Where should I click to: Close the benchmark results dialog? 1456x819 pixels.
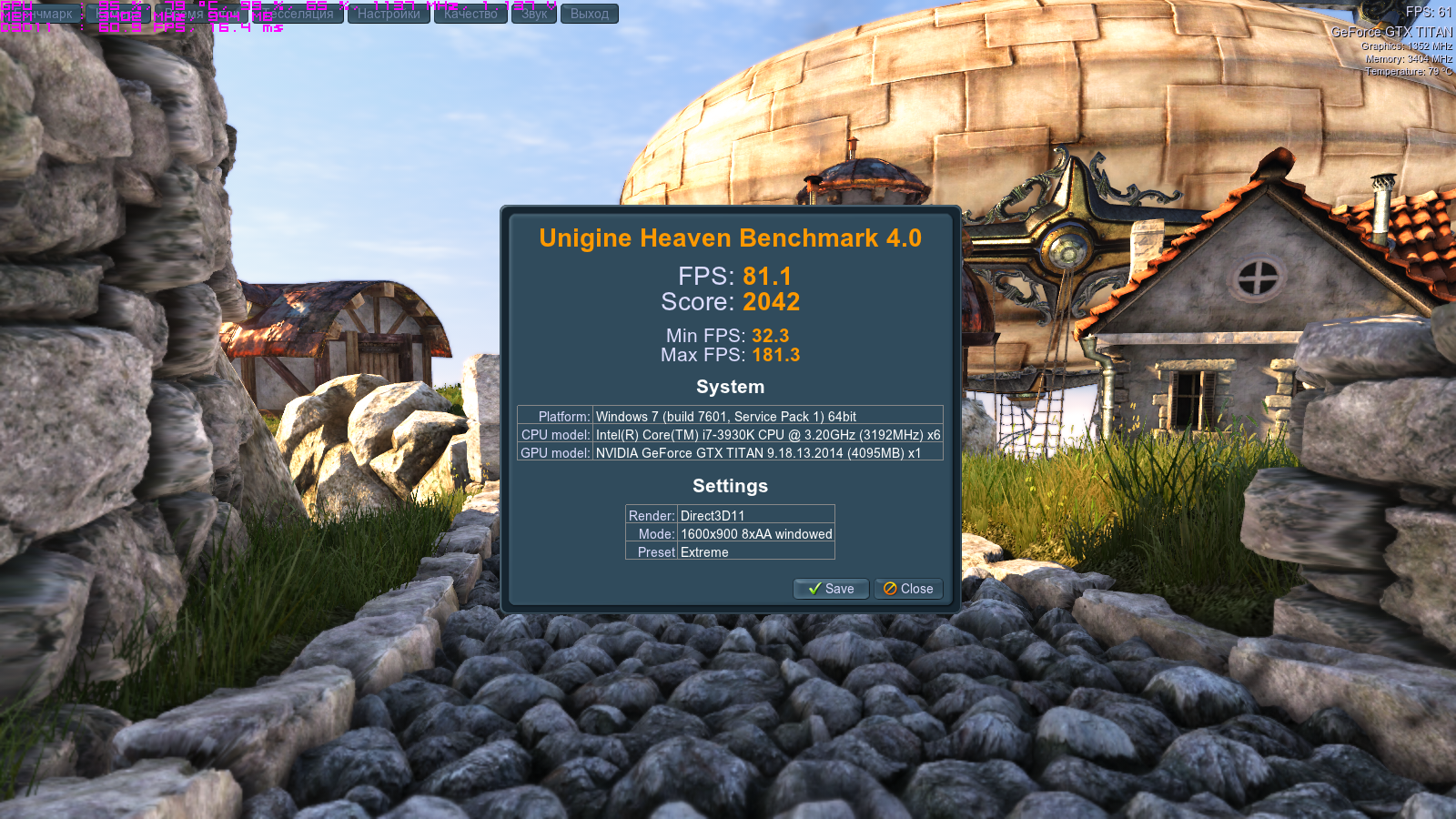coord(908,589)
